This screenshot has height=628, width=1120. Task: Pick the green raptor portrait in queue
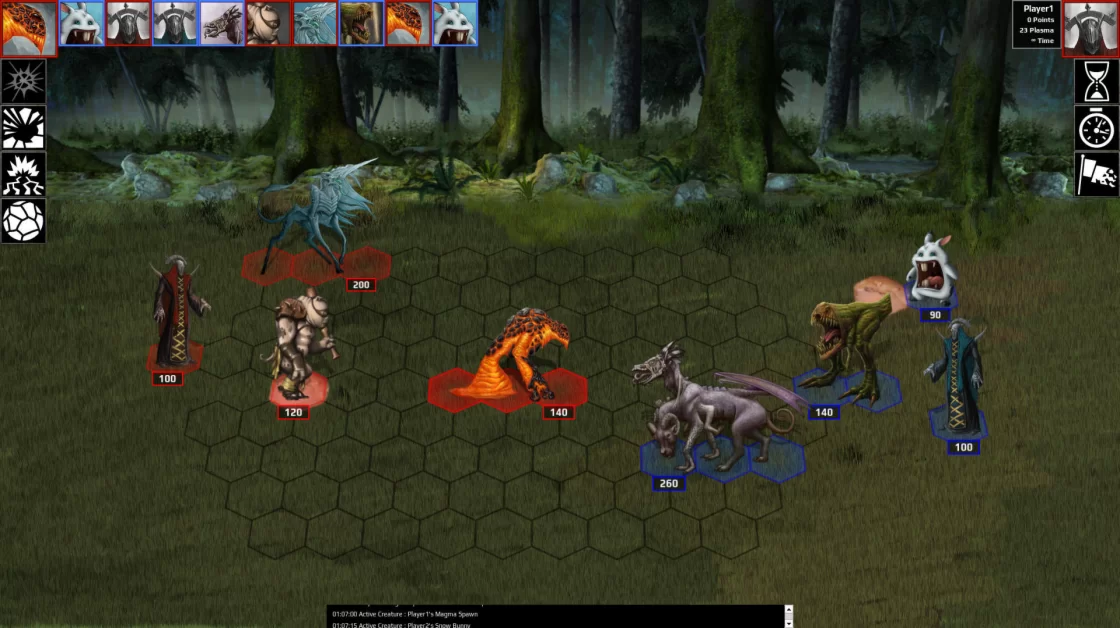(x=361, y=23)
